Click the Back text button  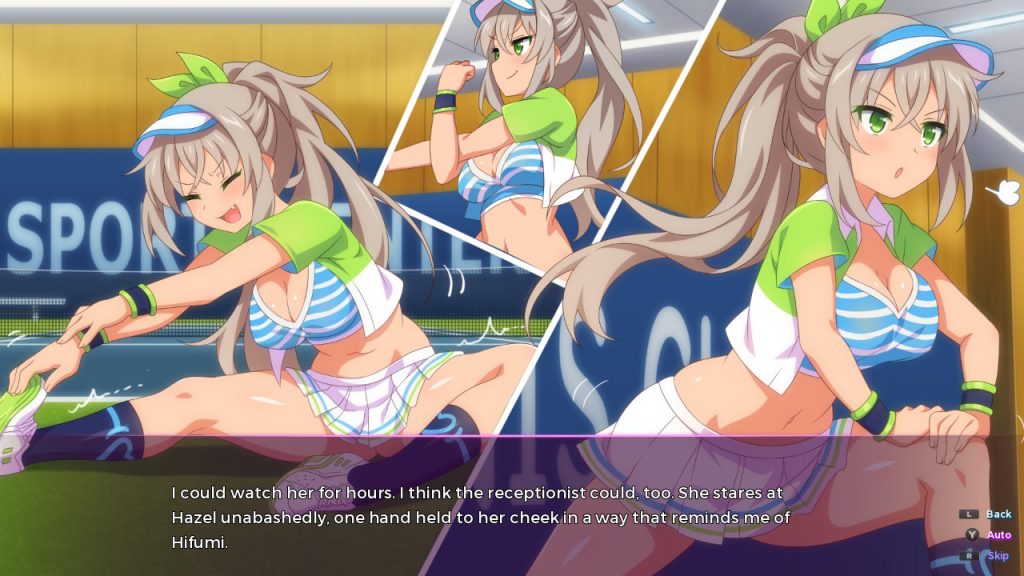tap(998, 514)
